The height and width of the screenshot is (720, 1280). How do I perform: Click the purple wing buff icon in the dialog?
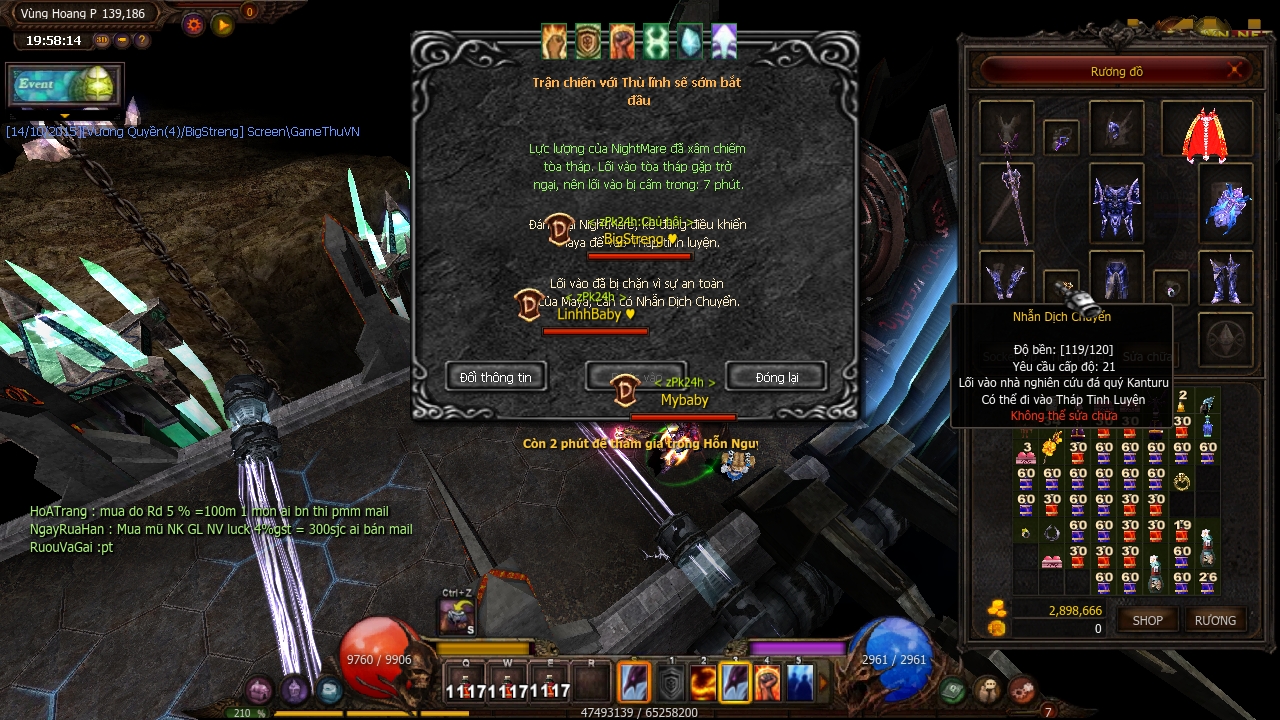tap(722, 42)
